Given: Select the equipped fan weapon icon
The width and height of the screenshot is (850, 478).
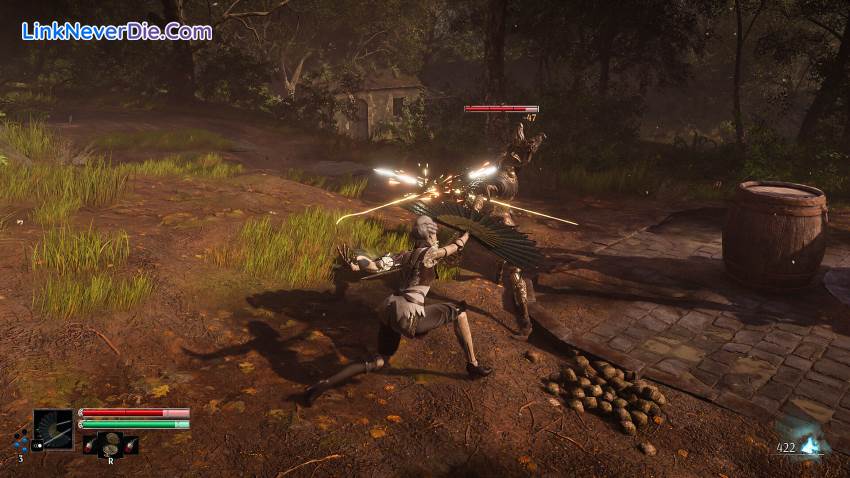Looking at the screenshot, I should coord(53,429).
